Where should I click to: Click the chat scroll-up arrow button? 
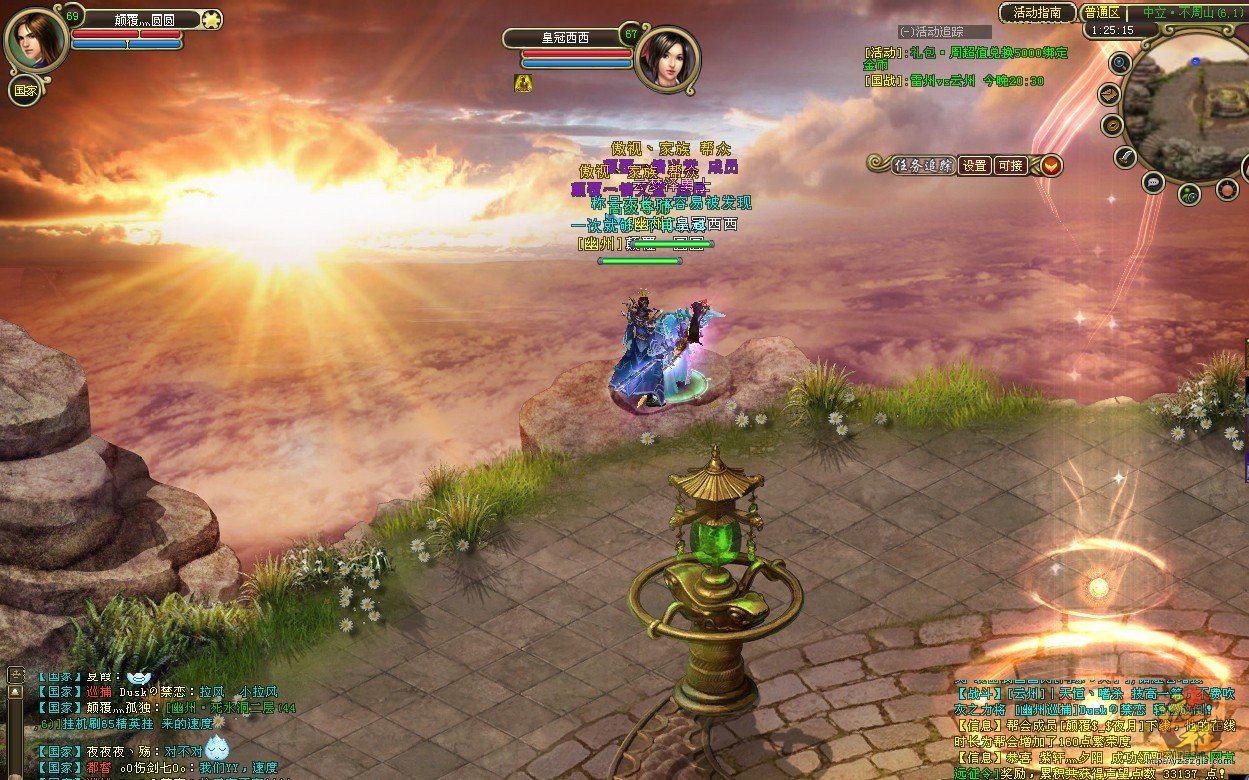15,690
